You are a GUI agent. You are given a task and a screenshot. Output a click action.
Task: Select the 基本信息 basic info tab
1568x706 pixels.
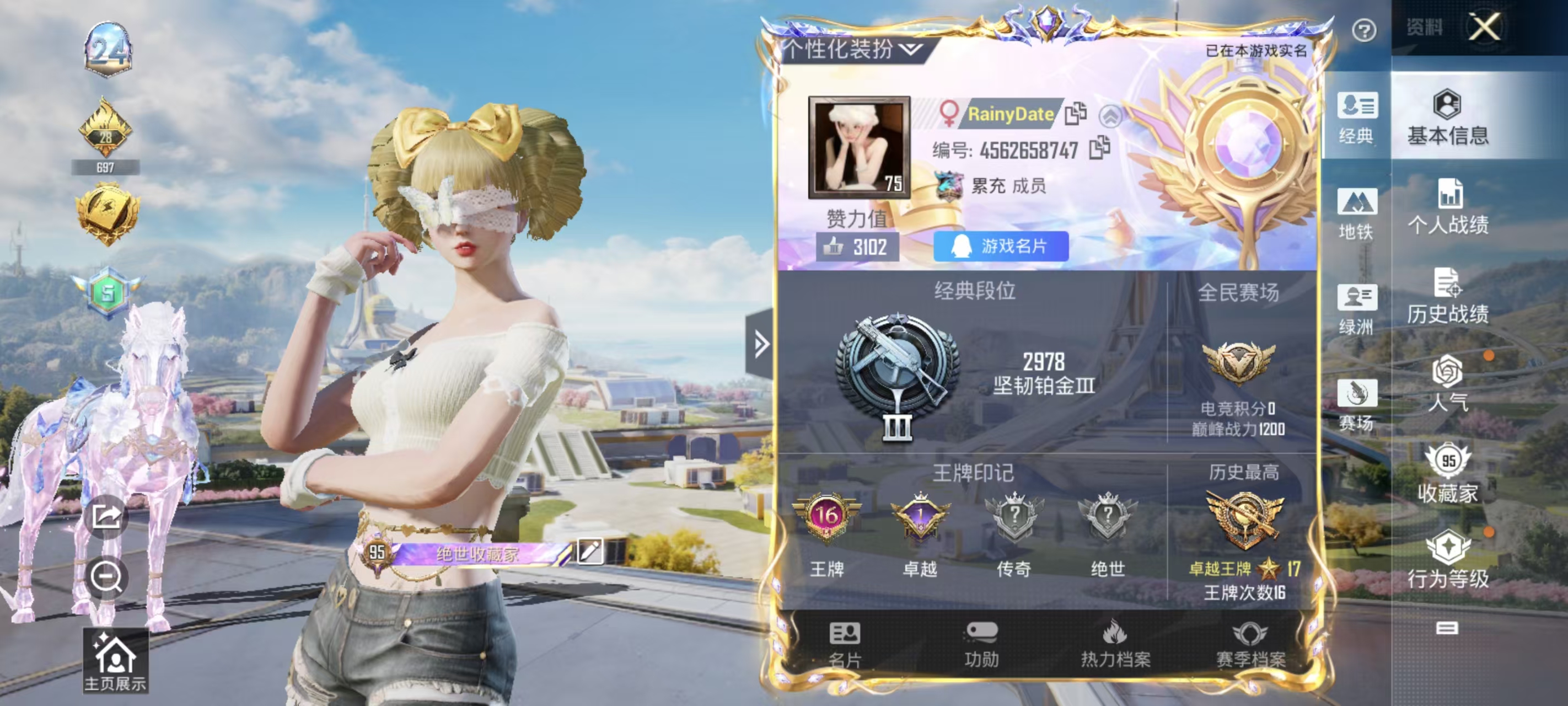[1448, 117]
